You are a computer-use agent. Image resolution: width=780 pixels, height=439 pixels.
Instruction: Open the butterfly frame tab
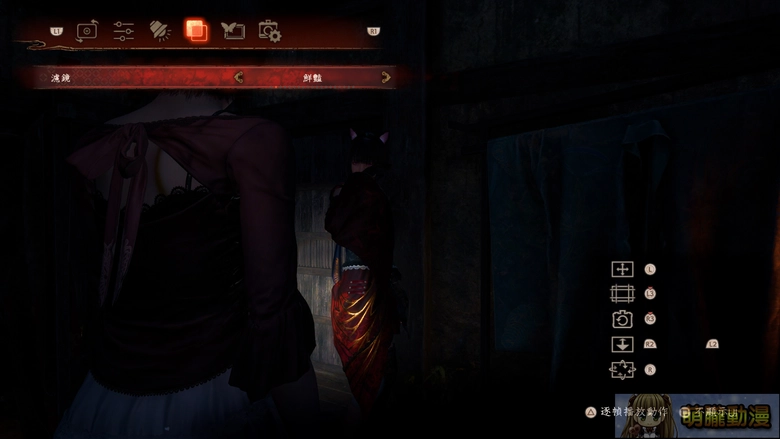(232, 31)
